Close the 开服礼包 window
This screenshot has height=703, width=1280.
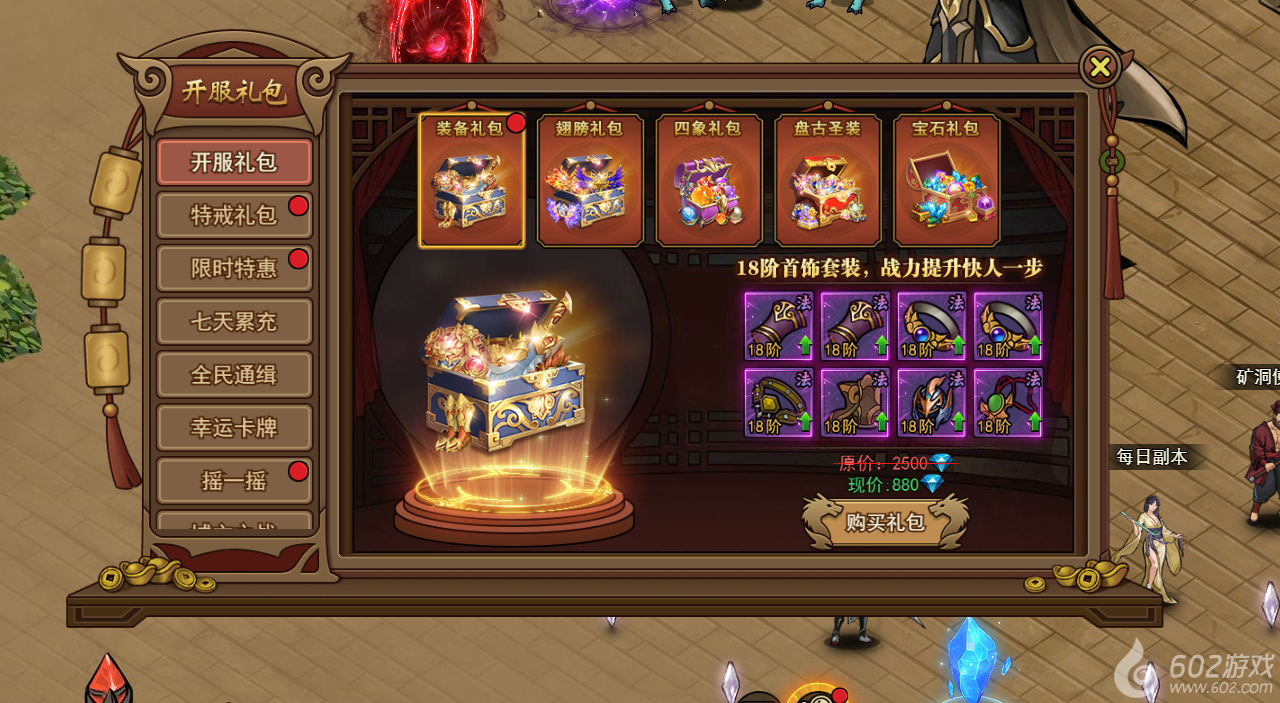[x=1100, y=67]
